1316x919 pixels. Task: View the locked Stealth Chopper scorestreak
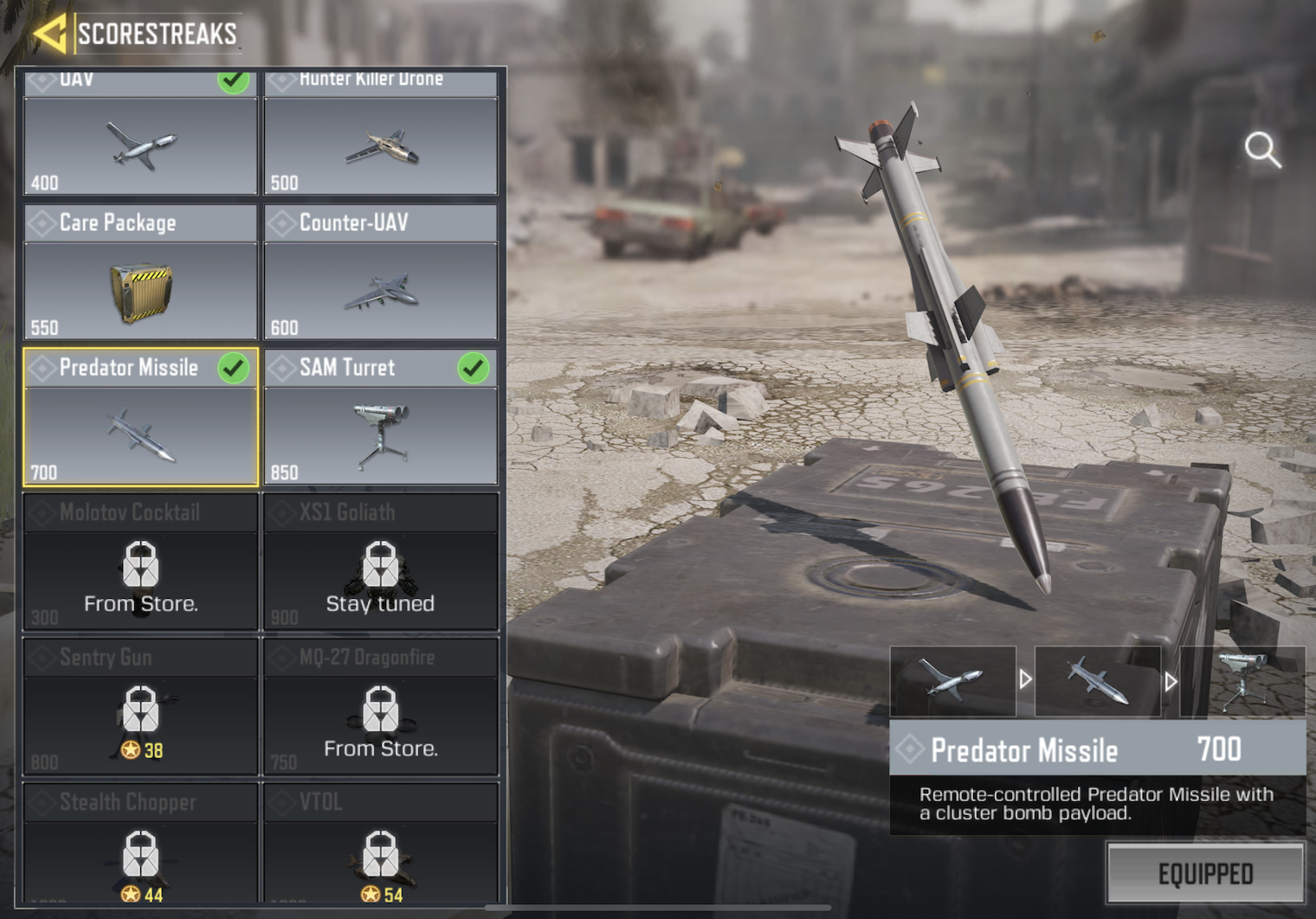coord(140,846)
